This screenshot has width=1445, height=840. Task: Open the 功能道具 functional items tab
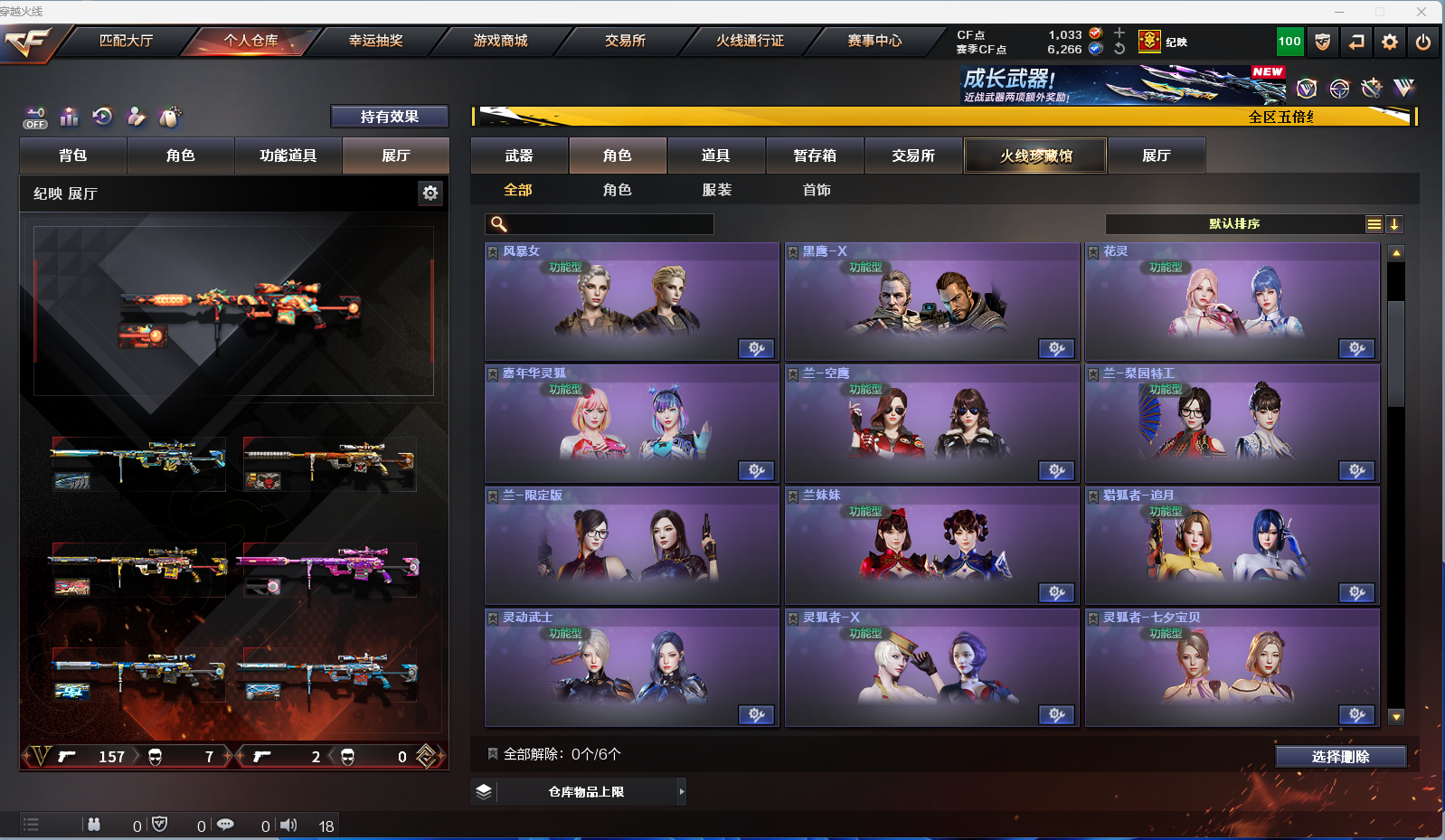(288, 156)
